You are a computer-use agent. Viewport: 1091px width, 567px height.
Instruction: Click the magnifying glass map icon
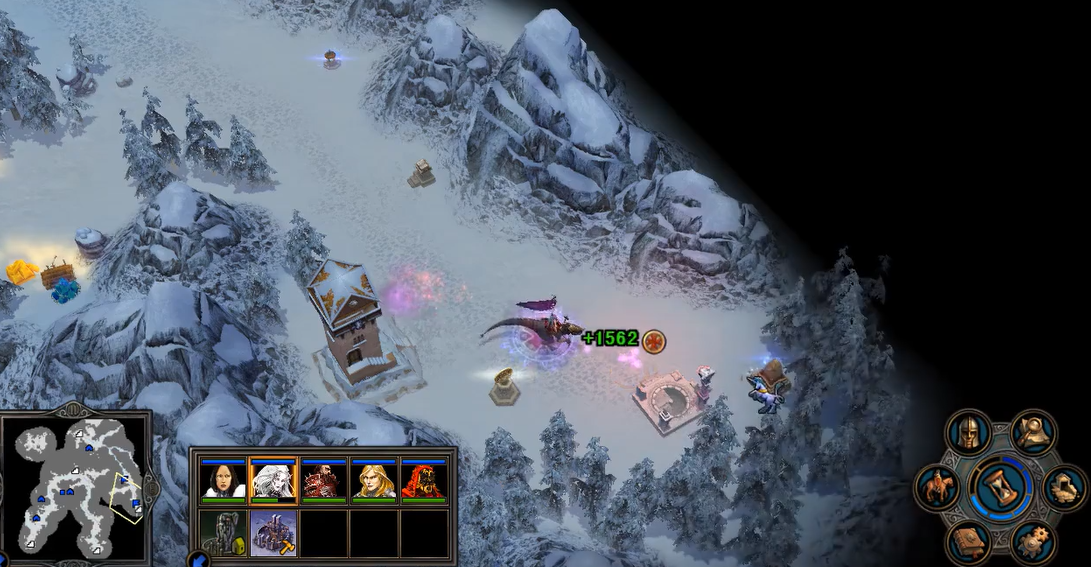coord(1034,432)
